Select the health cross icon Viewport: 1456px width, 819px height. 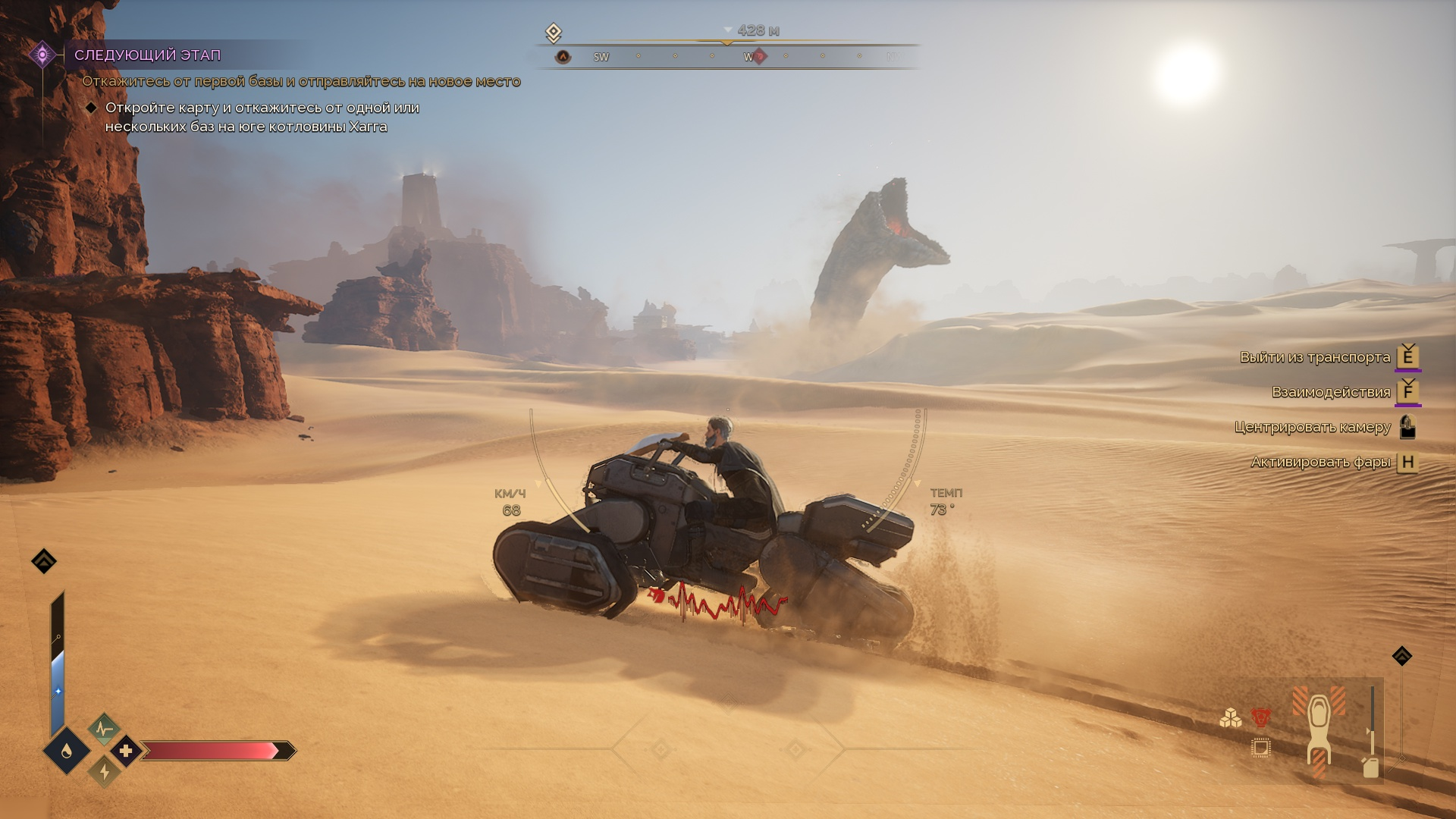126,751
